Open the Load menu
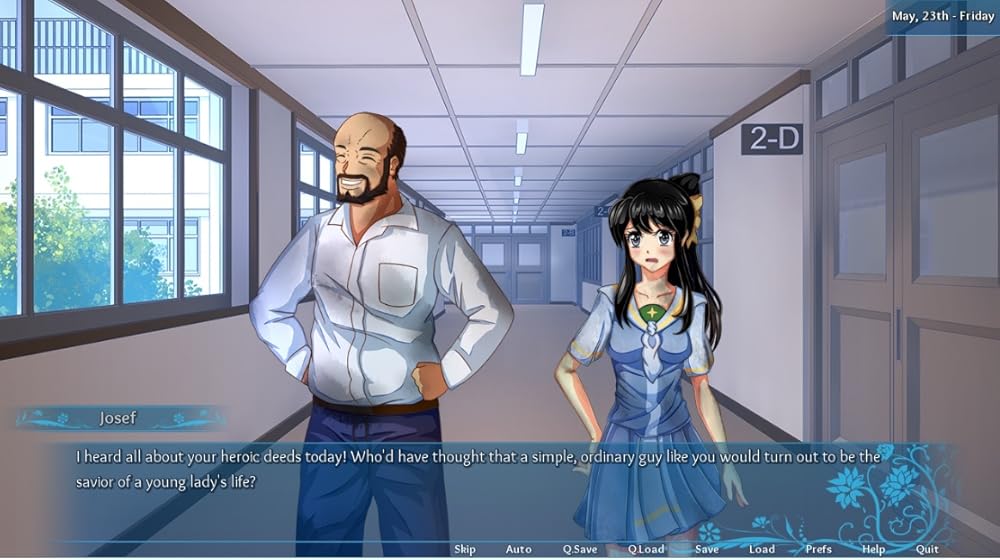1000x560 pixels. point(762,549)
